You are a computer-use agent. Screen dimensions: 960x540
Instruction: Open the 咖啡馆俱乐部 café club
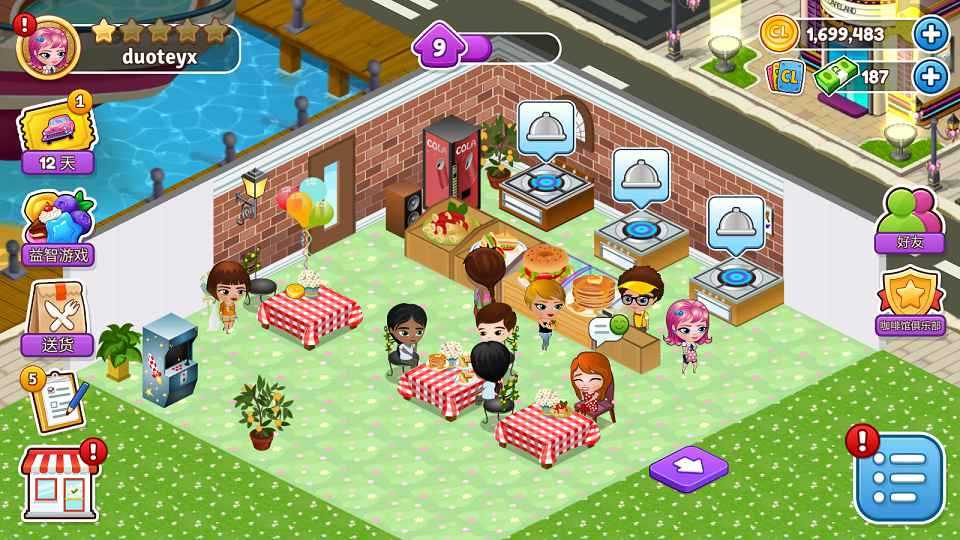pos(911,304)
